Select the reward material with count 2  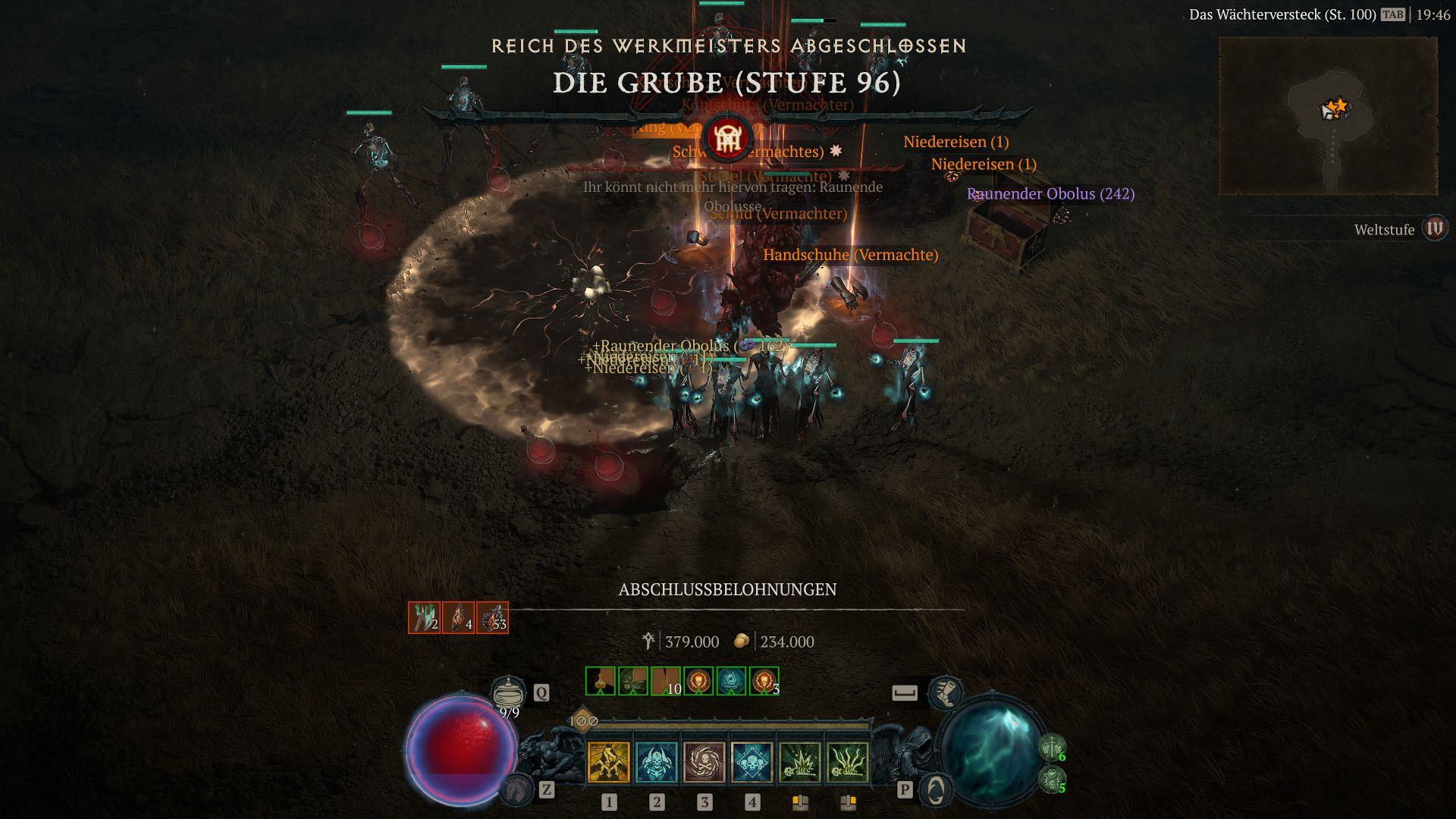[x=425, y=618]
